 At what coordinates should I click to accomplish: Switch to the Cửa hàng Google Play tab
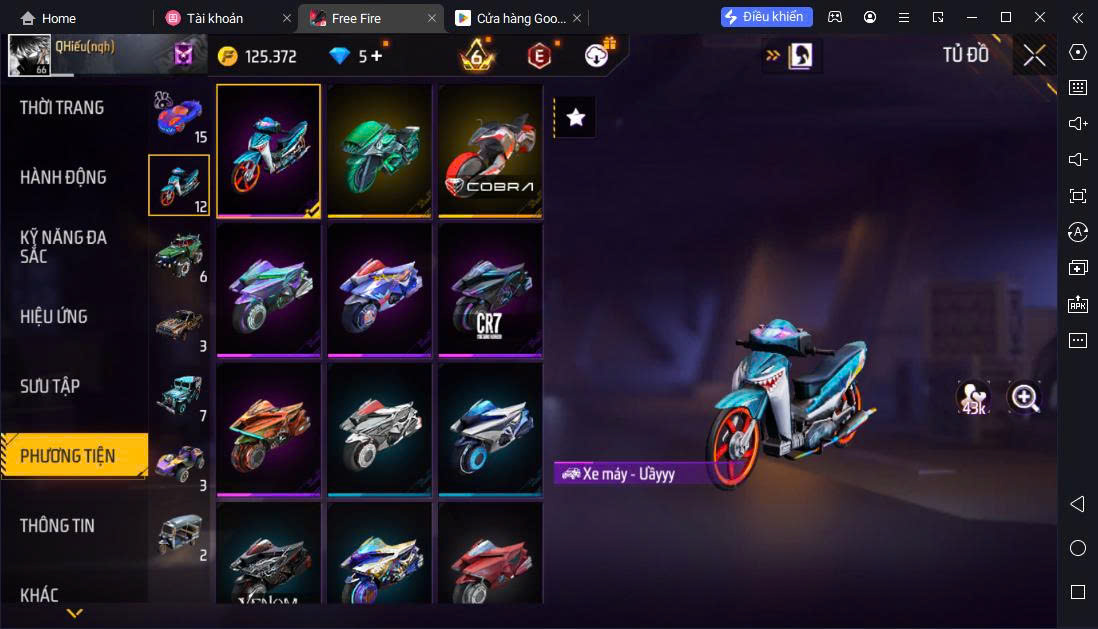(510, 18)
